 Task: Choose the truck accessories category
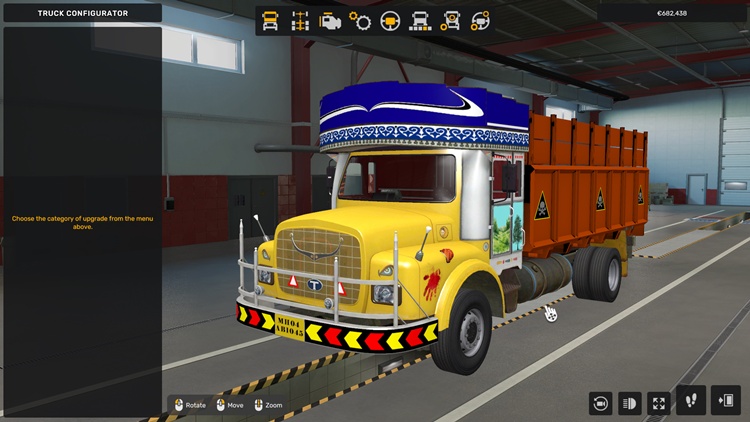[451, 20]
